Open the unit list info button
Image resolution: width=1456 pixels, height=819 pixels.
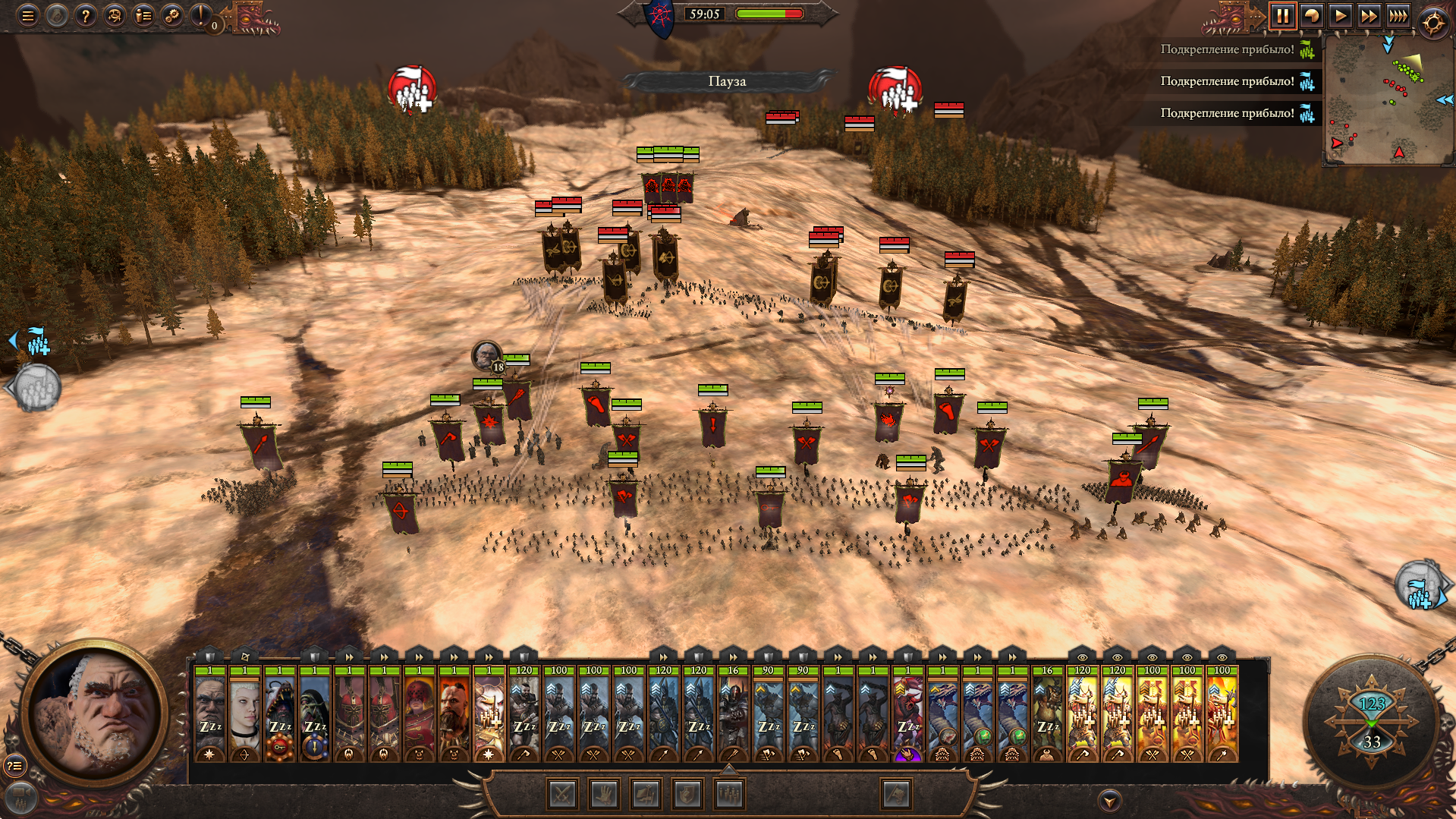(x=143, y=15)
